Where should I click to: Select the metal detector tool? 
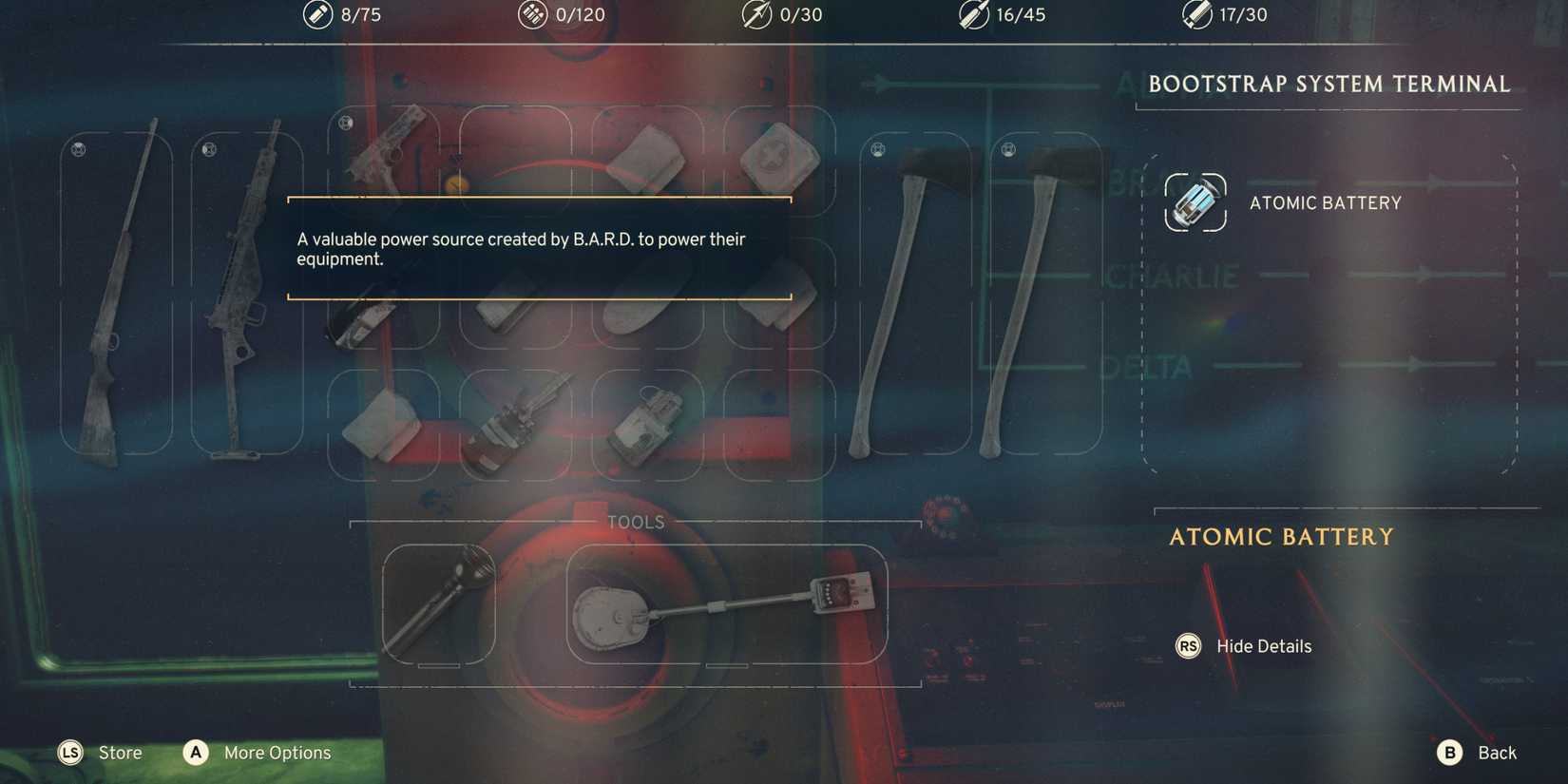coord(727,603)
